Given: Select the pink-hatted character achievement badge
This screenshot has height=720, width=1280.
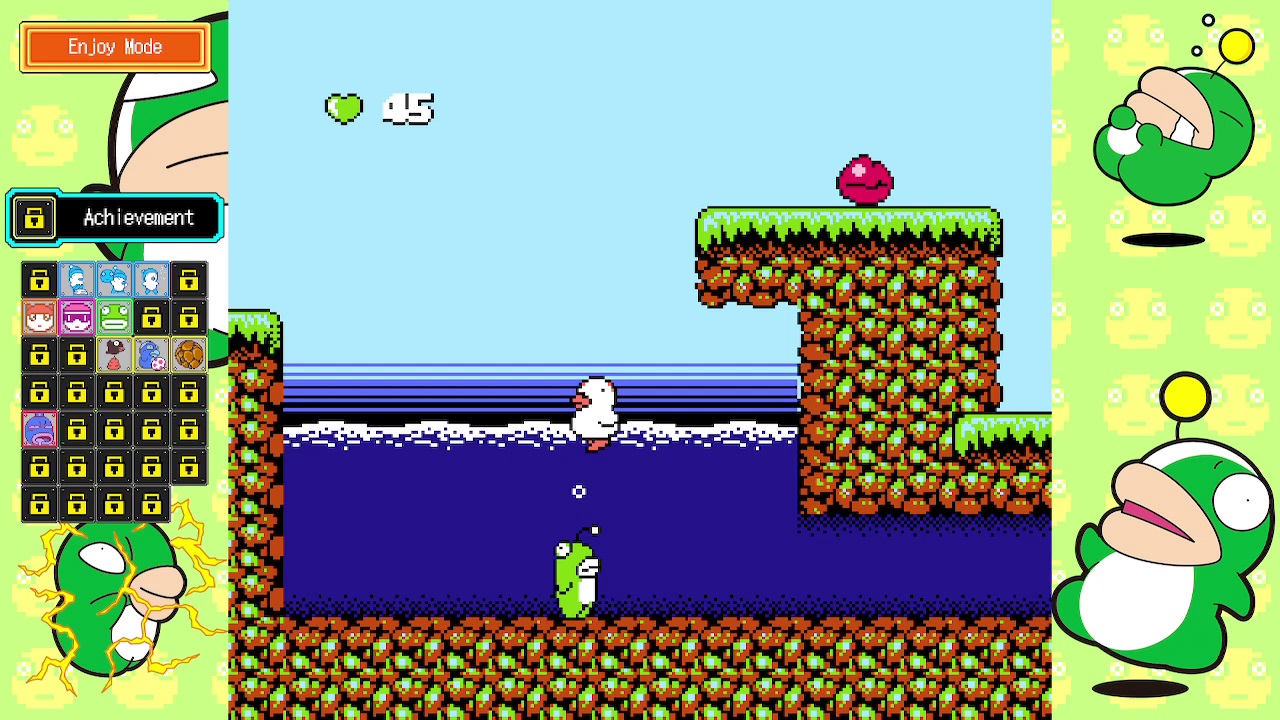Looking at the screenshot, I should point(77,318).
